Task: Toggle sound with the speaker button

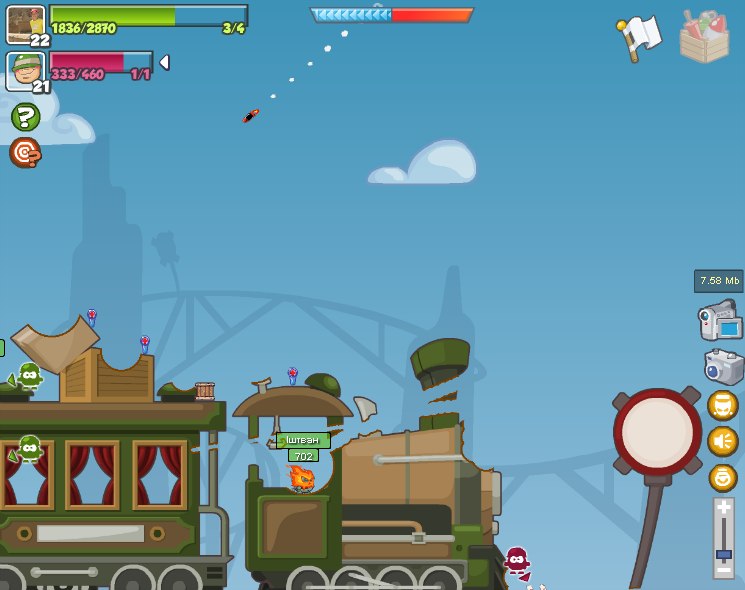Action: point(723,441)
